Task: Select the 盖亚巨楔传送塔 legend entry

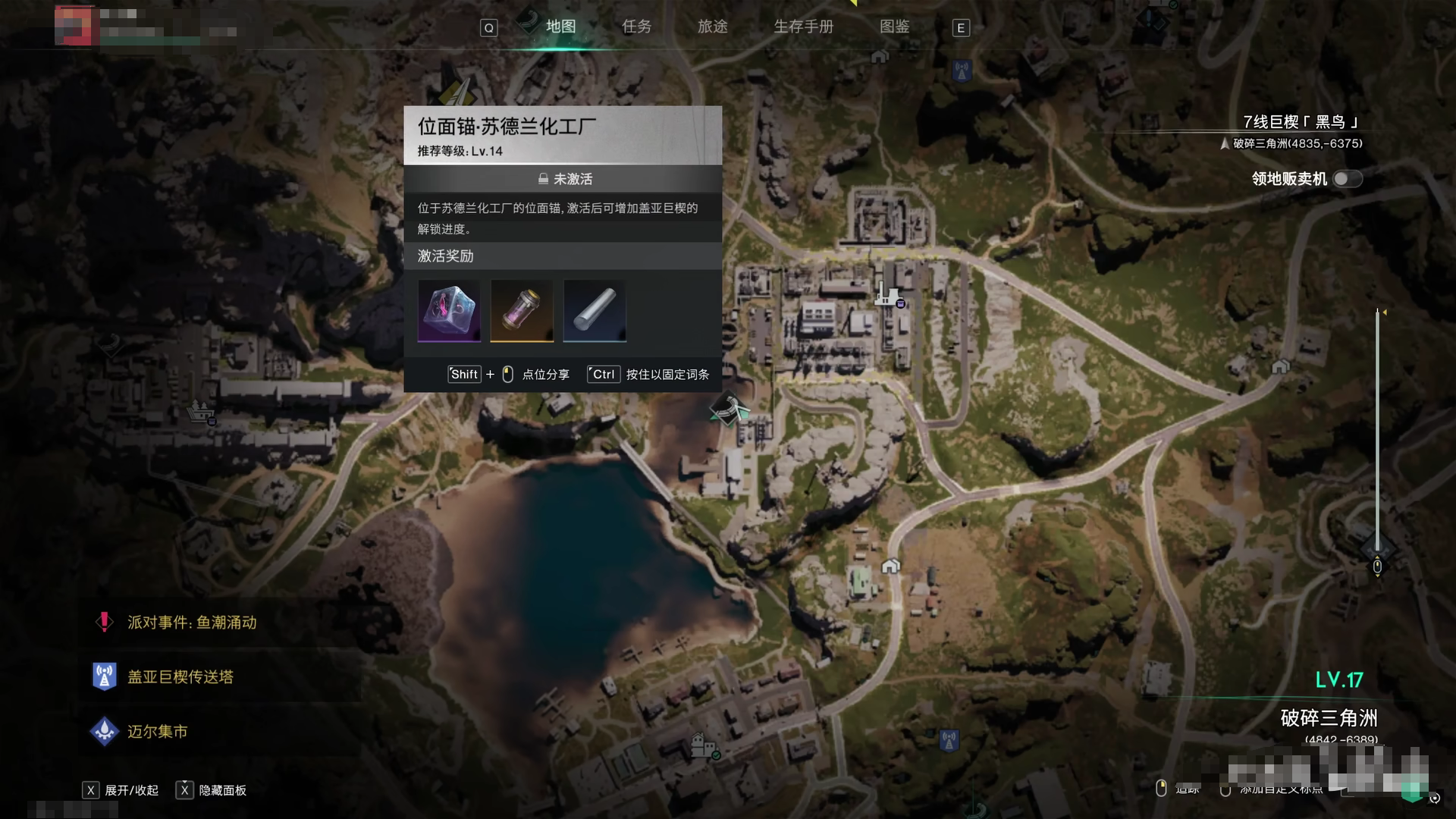Action: coord(180,677)
